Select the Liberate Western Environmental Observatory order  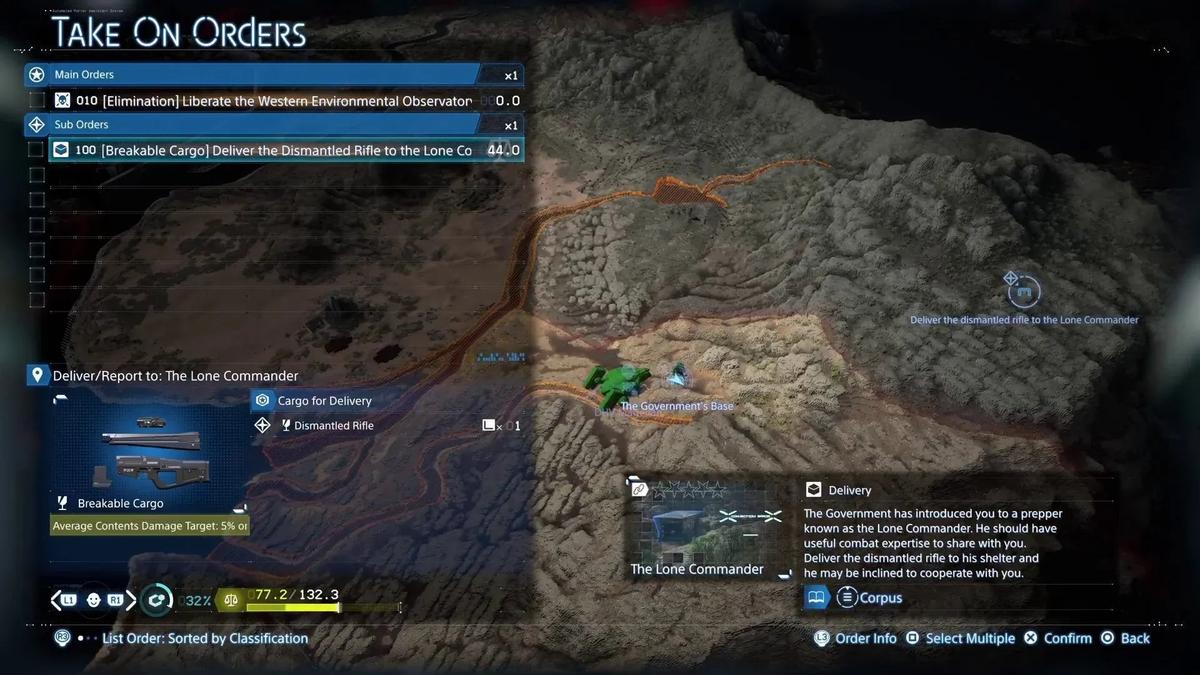285,100
